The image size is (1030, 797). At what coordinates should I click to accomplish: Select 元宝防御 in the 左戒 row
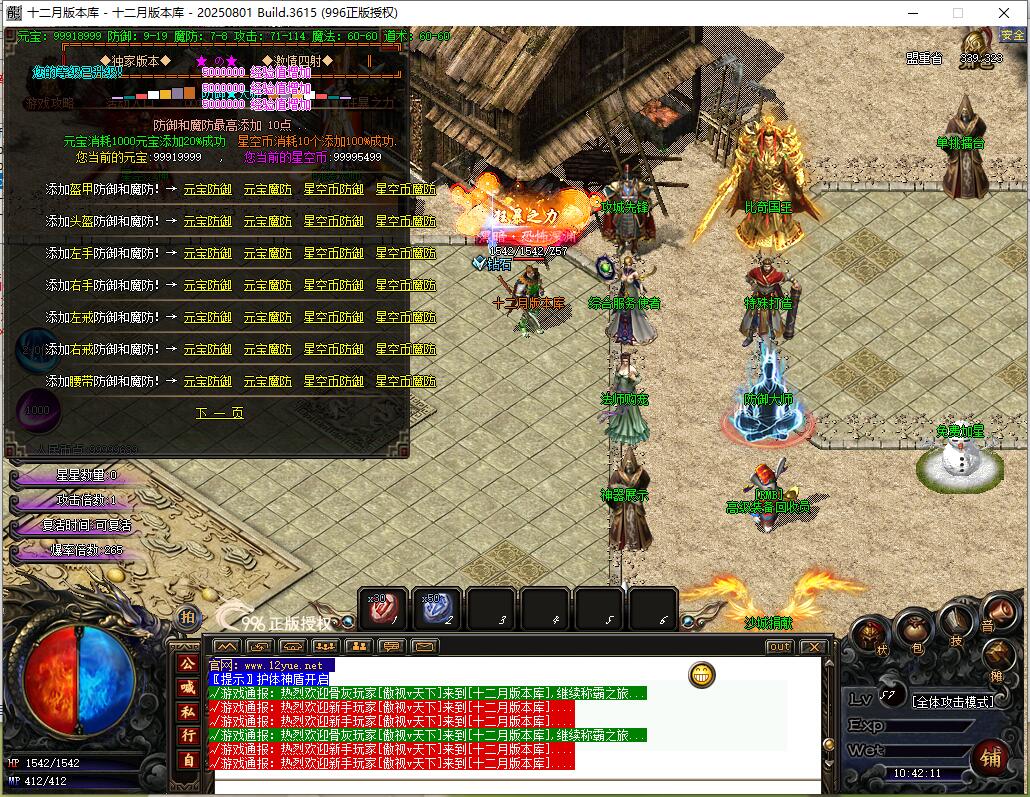tap(207, 317)
